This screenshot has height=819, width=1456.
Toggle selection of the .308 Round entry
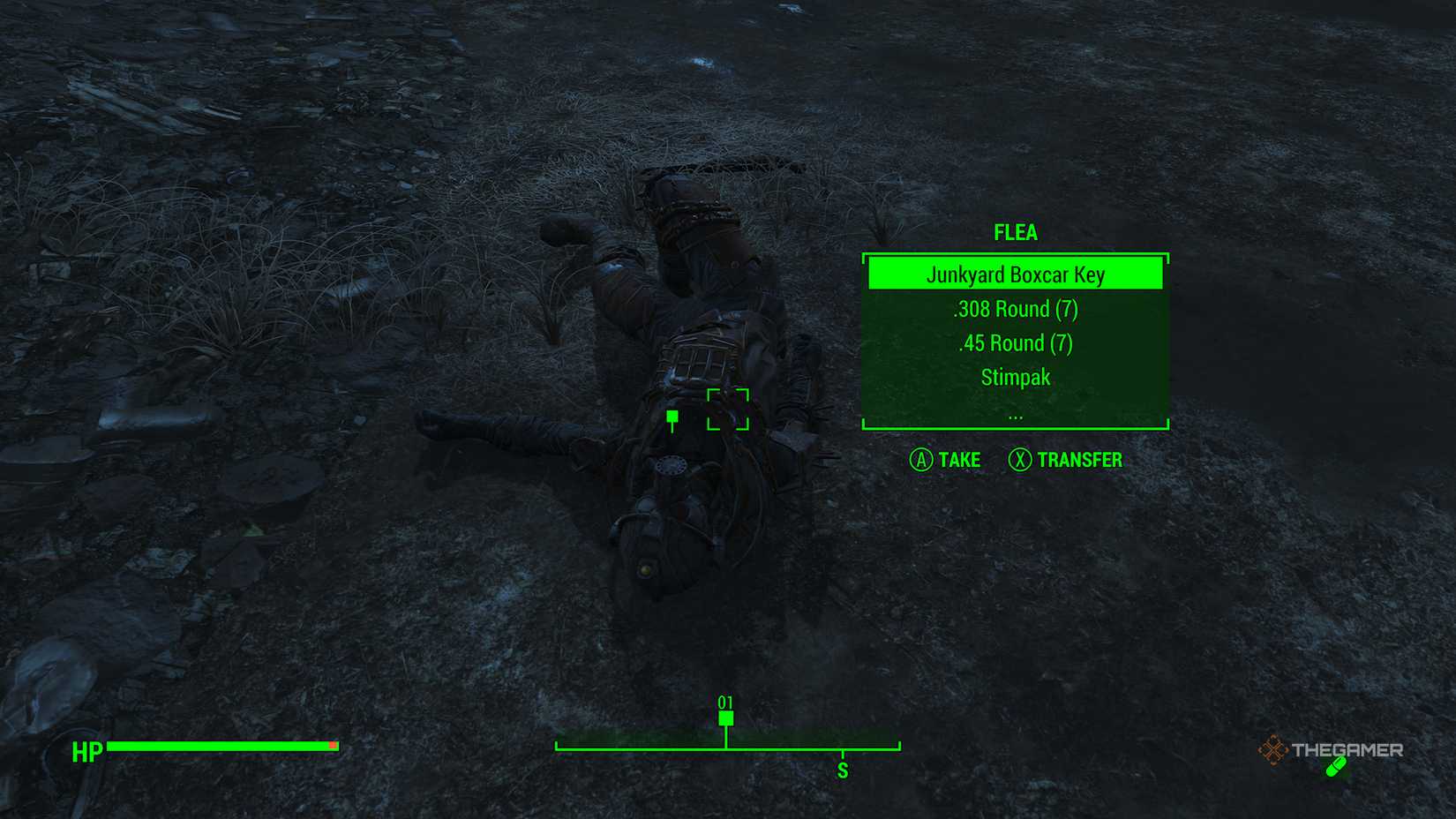coord(1016,309)
